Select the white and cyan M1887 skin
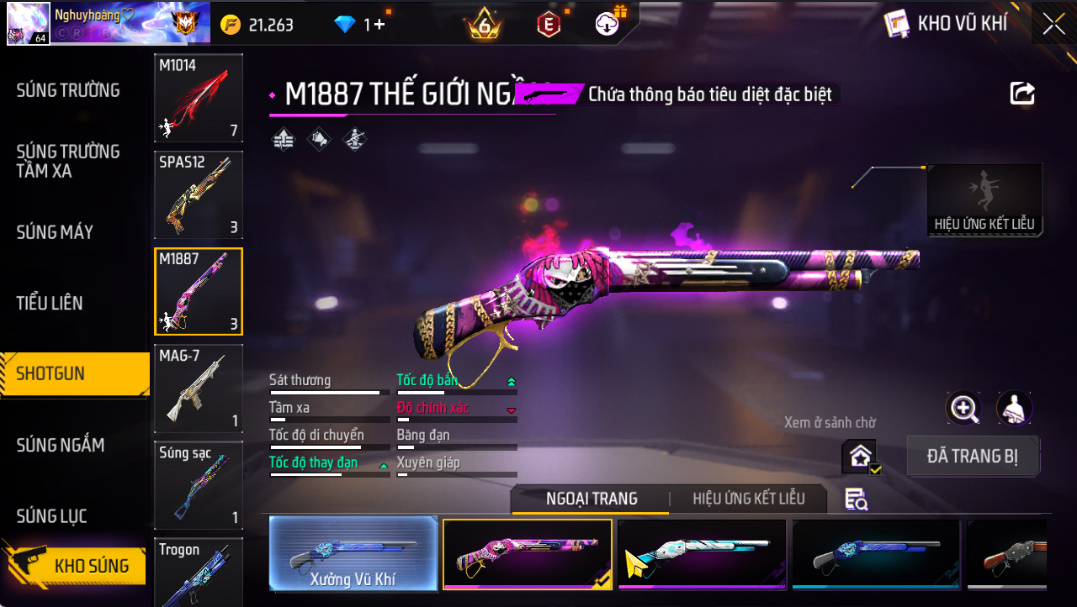Image resolution: width=1077 pixels, height=607 pixels. (x=701, y=553)
